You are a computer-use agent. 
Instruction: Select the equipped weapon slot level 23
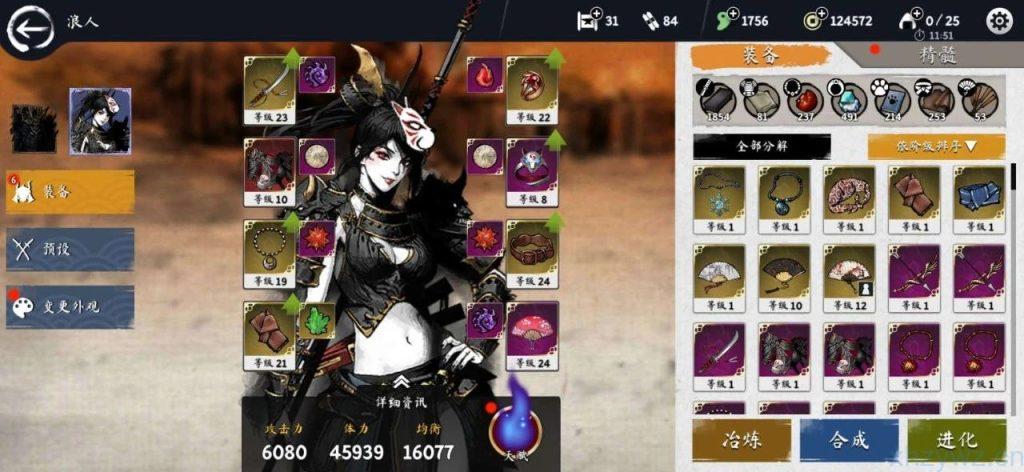(269, 88)
